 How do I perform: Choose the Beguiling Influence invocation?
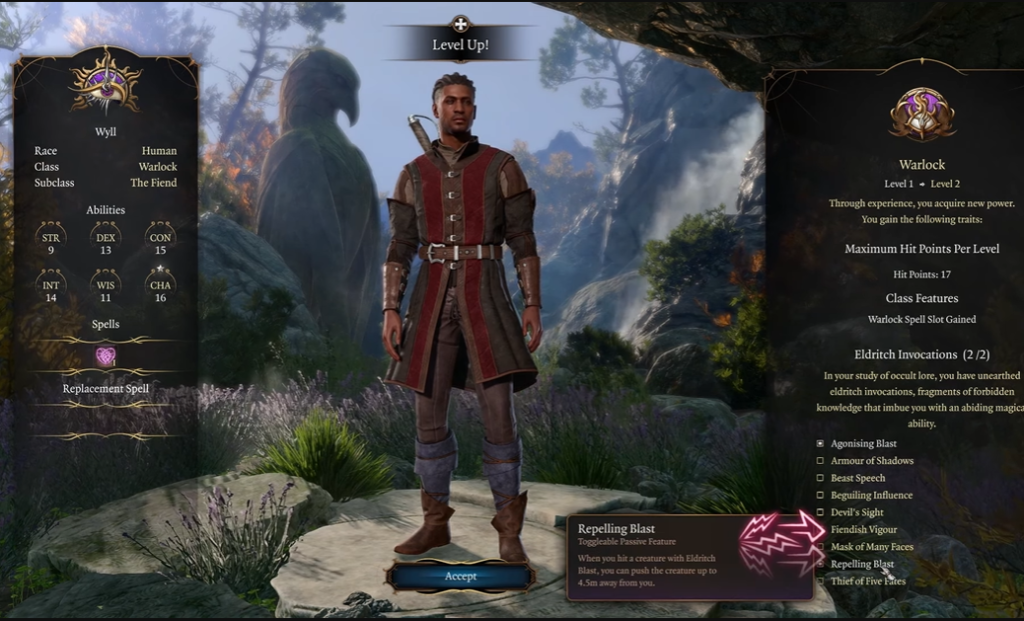click(x=821, y=495)
